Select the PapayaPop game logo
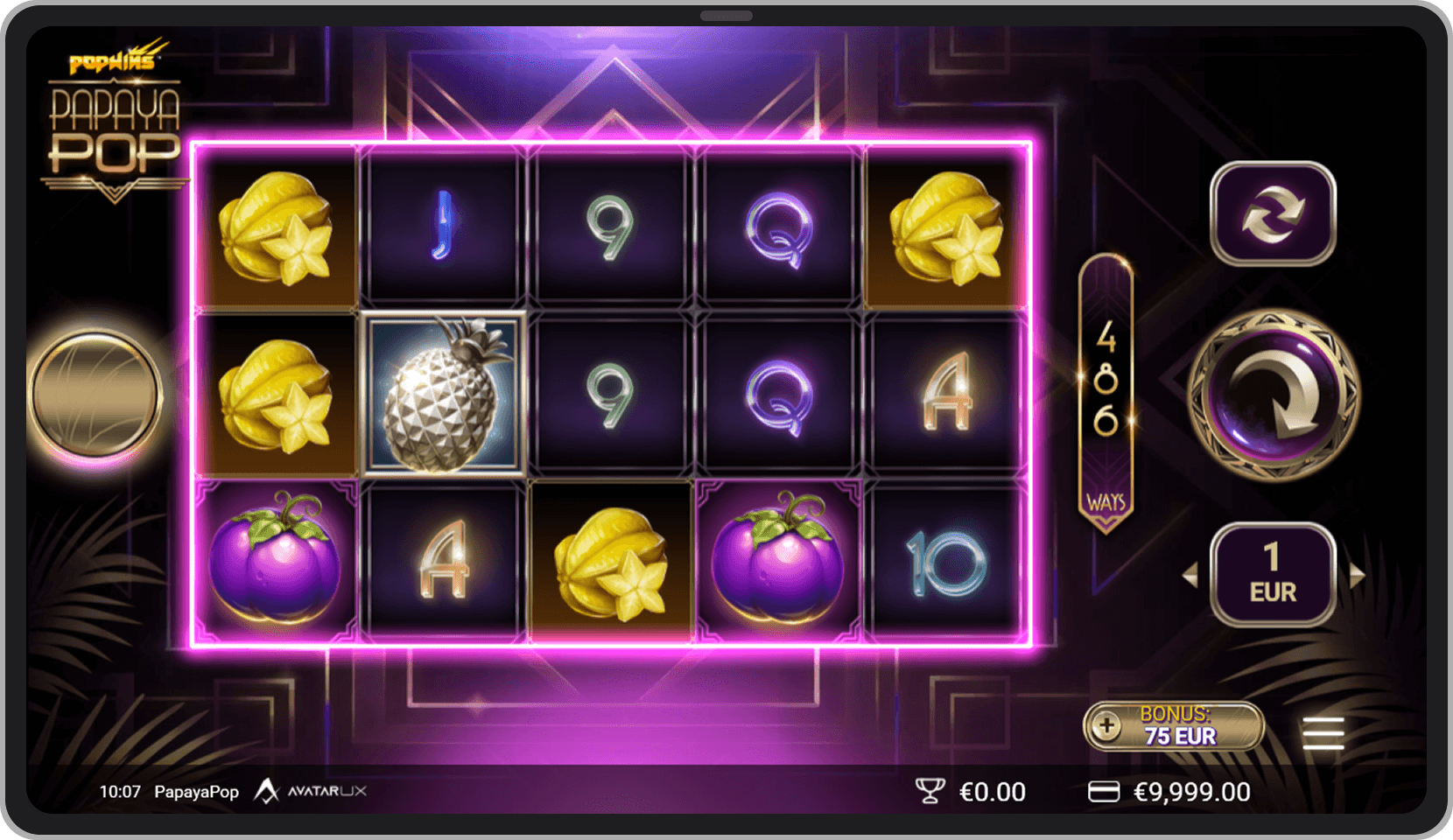This screenshot has width=1453, height=840. point(115,131)
